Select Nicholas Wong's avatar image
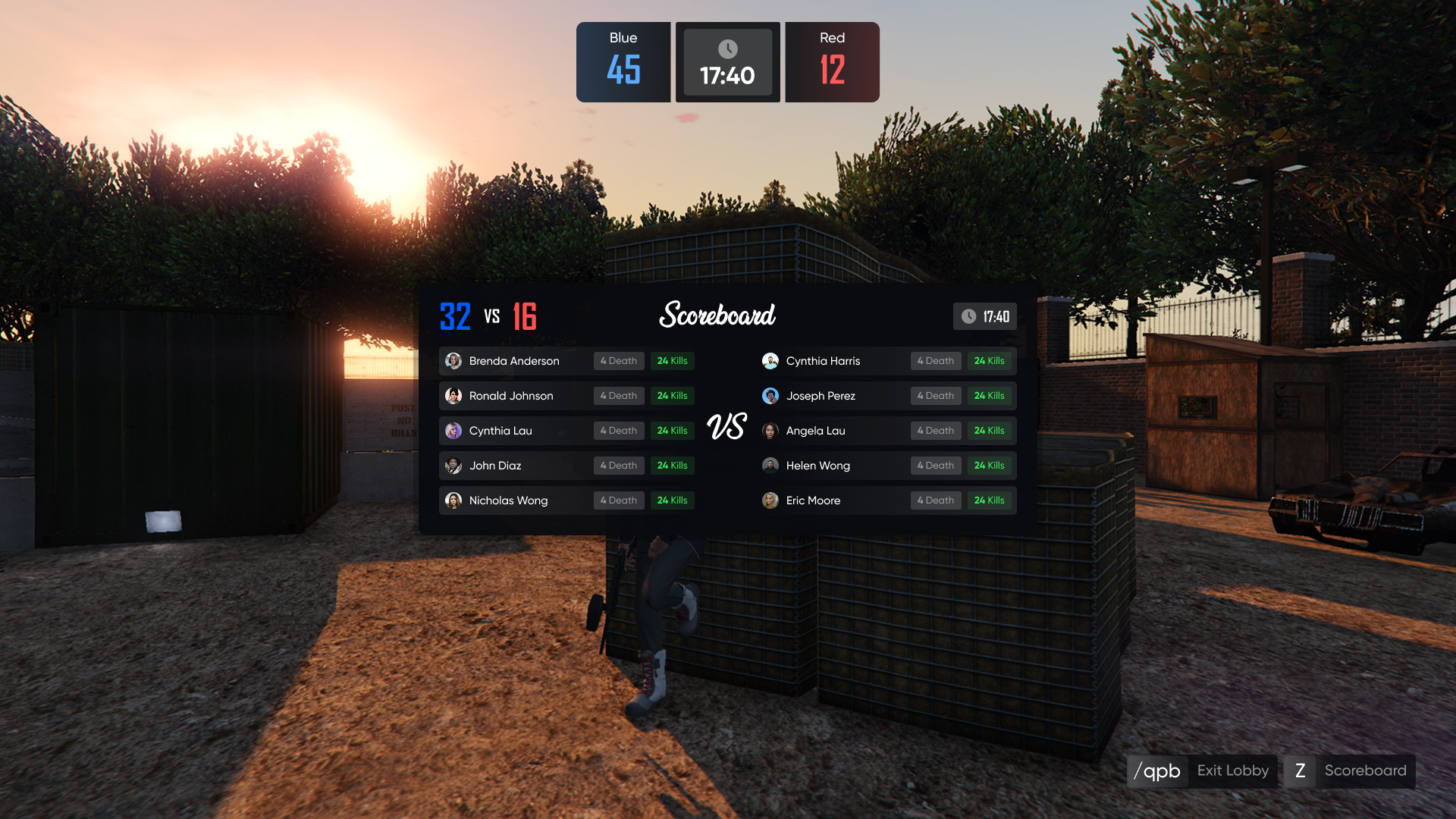This screenshot has width=1456, height=819. click(453, 500)
